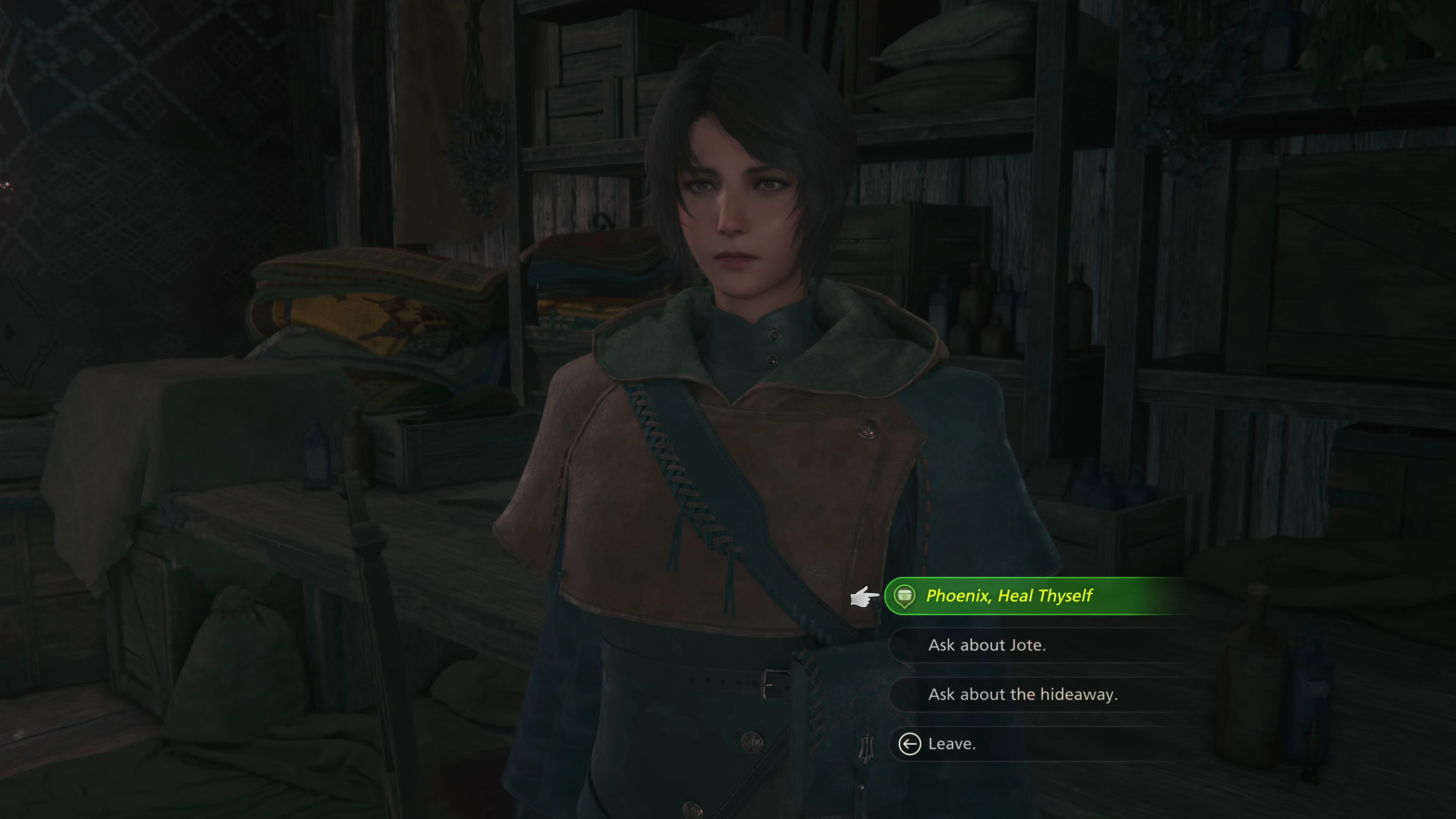Pick Ask about the hideaway
This screenshot has width=1456, height=819.
(x=1023, y=694)
